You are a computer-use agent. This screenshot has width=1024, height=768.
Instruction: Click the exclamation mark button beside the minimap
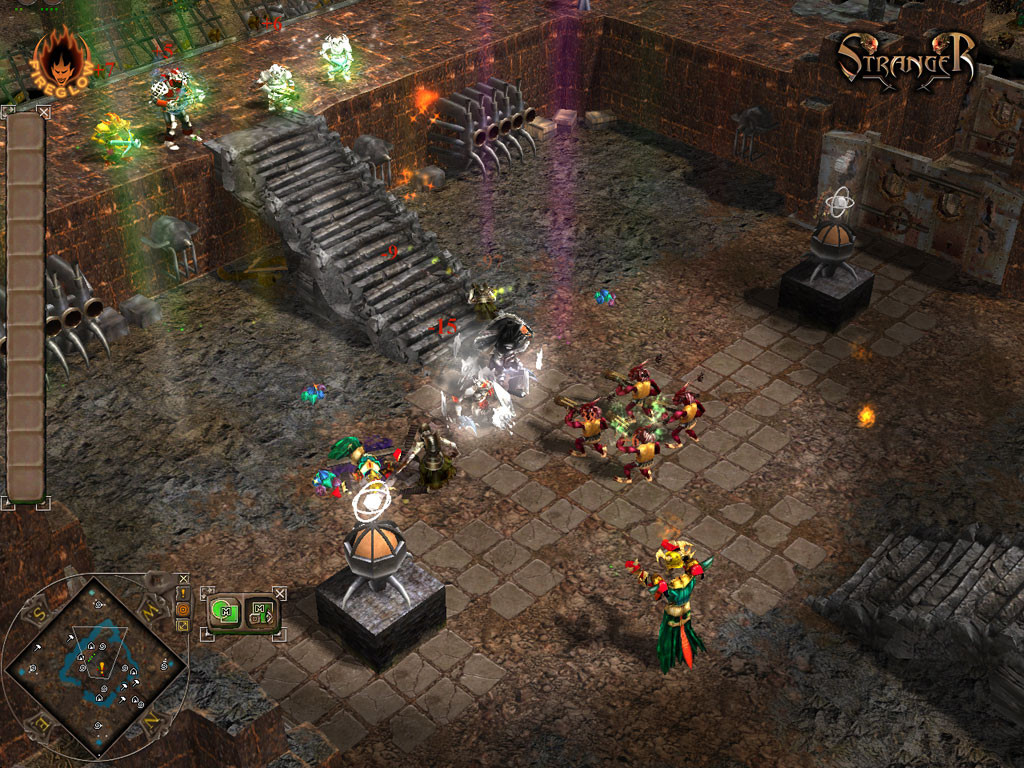coord(183,592)
